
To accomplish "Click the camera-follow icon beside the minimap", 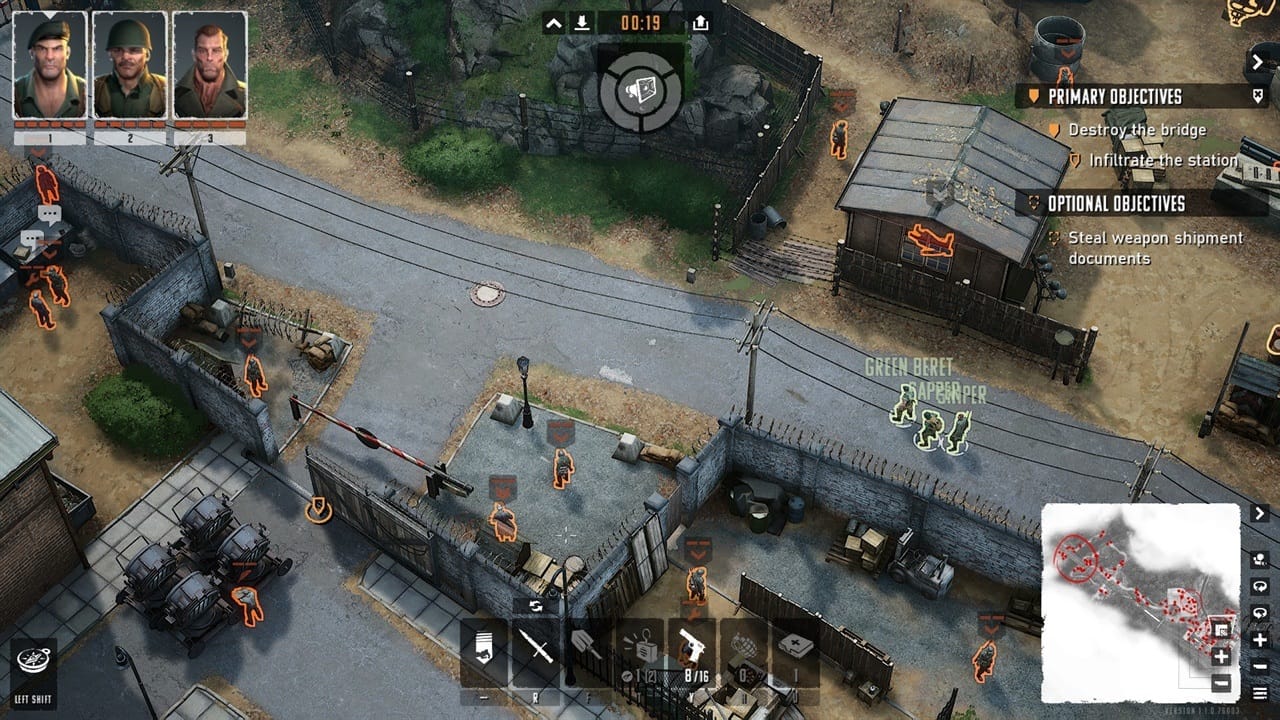I will pyautogui.click(x=1260, y=559).
